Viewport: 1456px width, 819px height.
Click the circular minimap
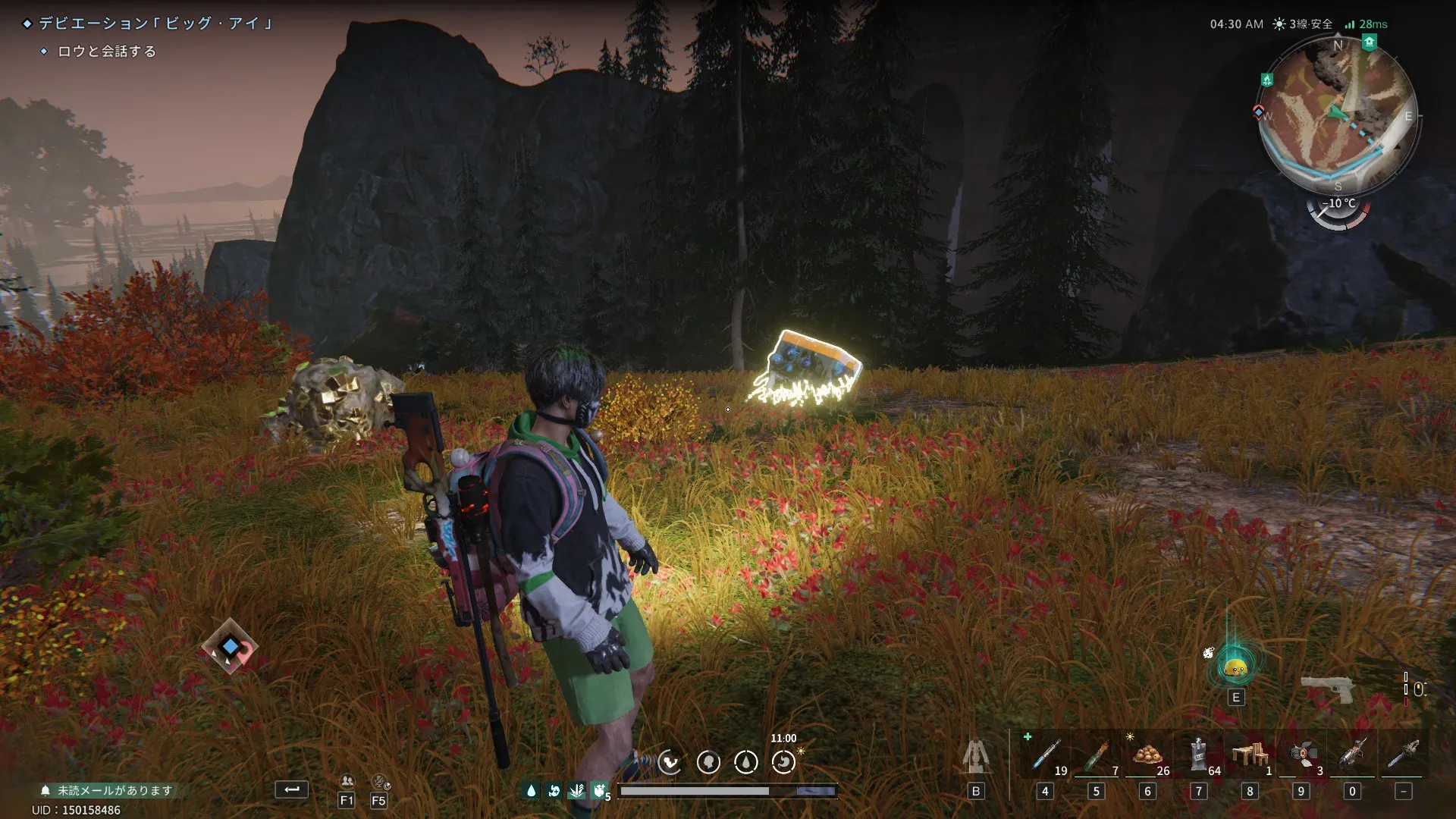(x=1338, y=115)
